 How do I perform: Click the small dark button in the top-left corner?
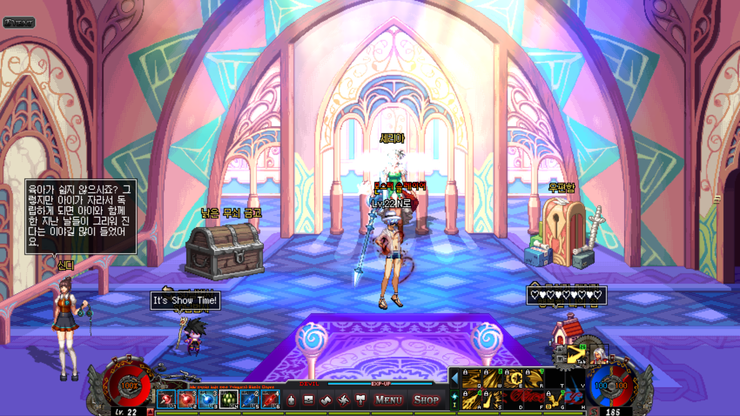pos(19,22)
